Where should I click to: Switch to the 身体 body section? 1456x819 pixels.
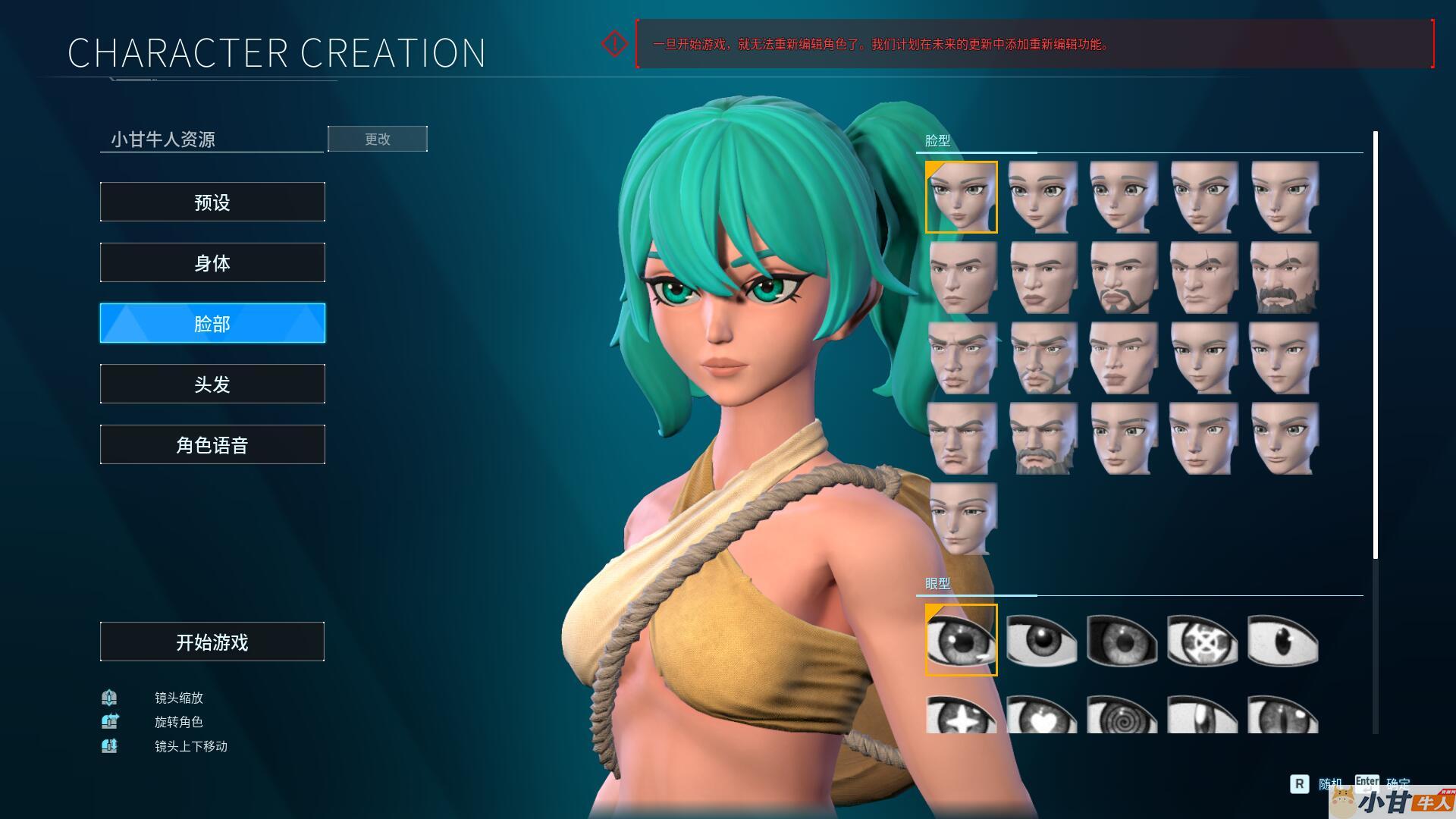coord(212,262)
